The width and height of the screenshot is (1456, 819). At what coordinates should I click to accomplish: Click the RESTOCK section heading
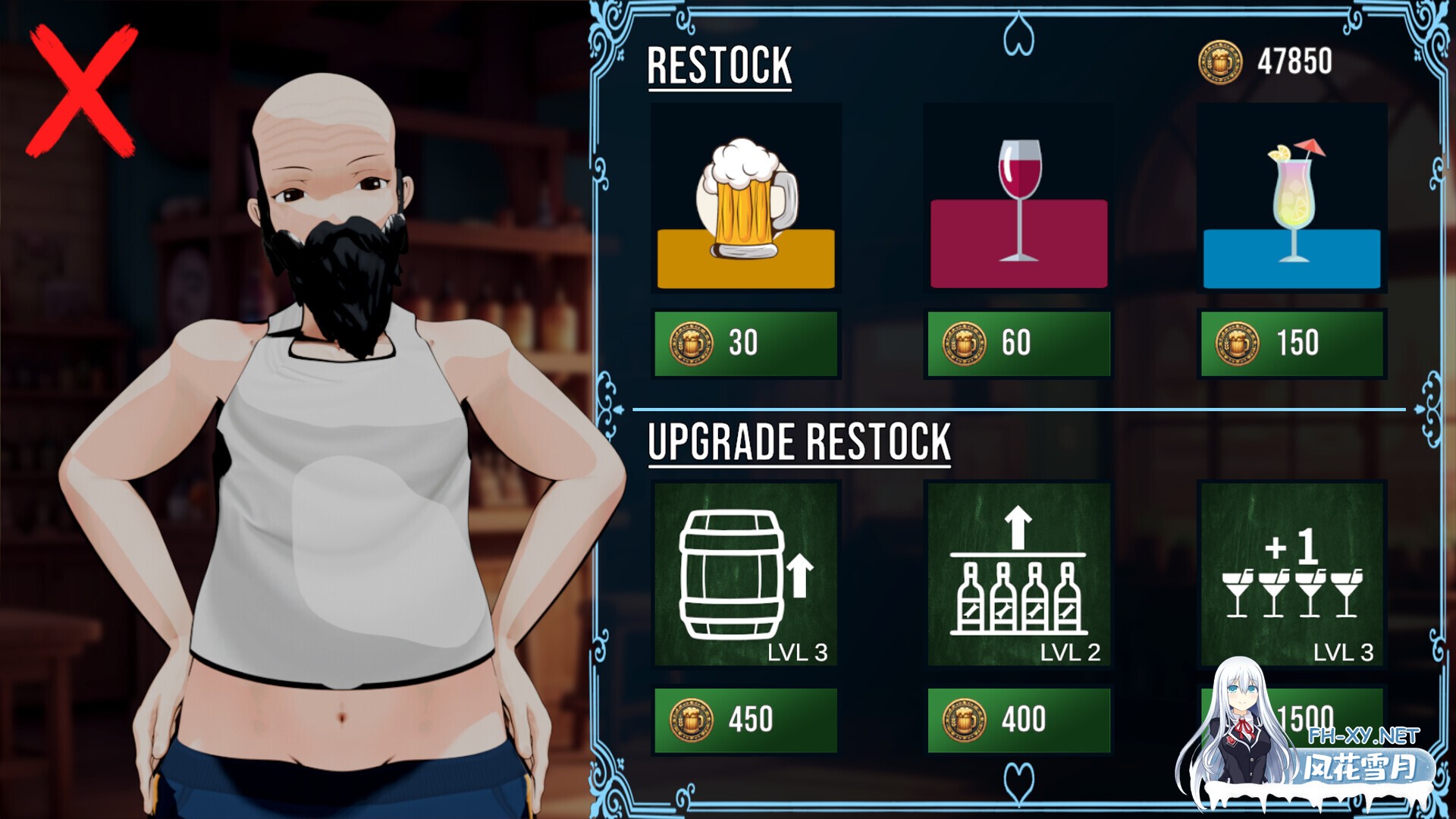(x=720, y=64)
